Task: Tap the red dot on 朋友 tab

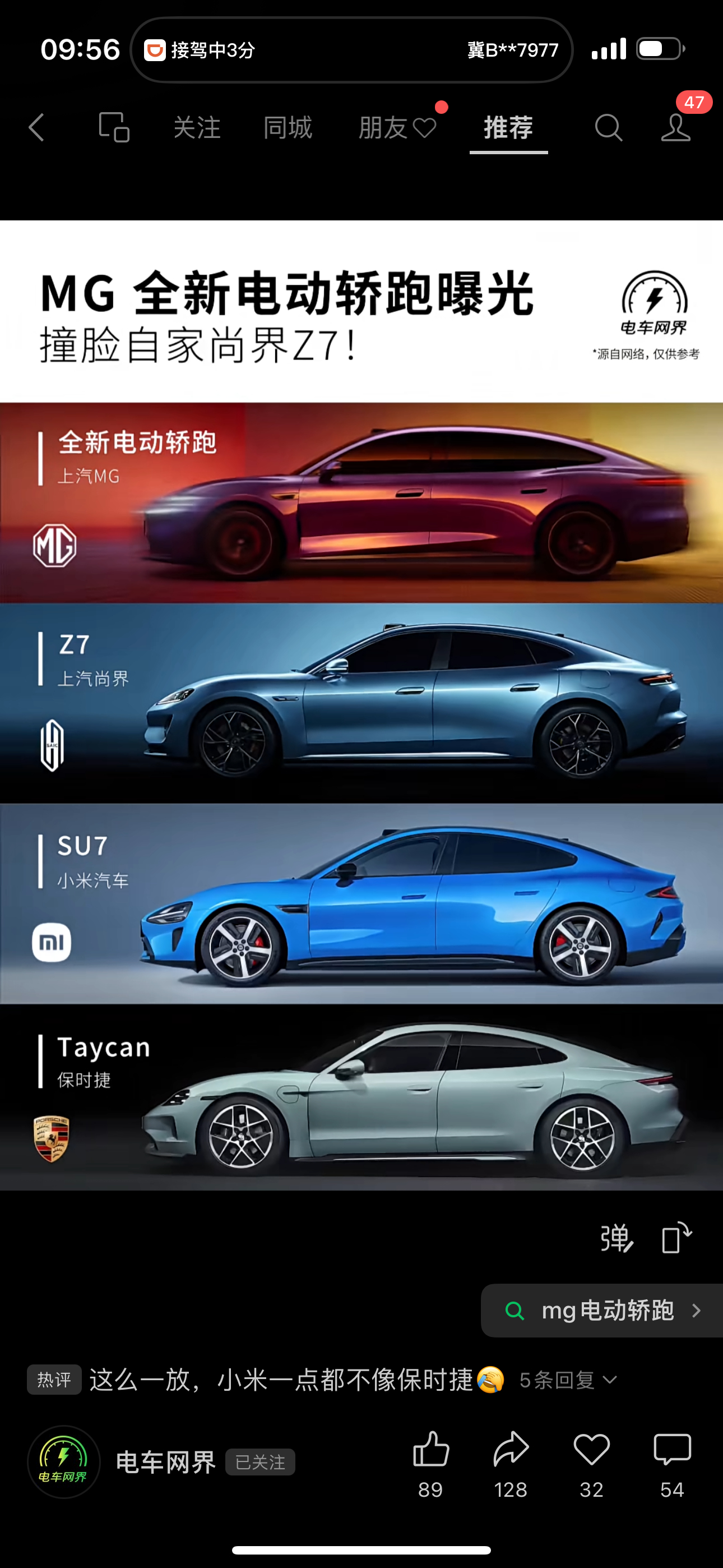Action: coord(442,108)
